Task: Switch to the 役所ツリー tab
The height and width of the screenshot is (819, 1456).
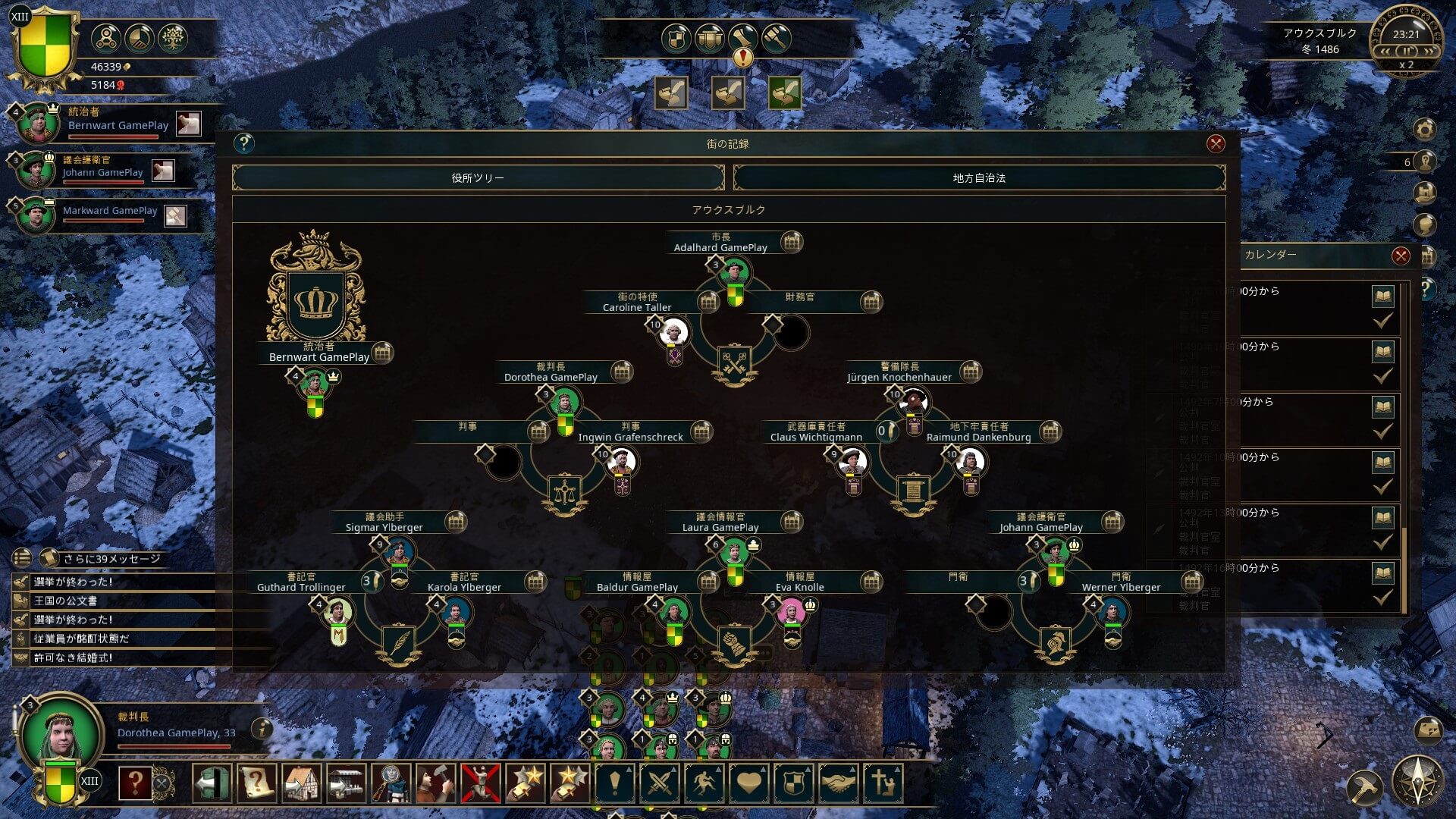Action: pyautogui.click(x=478, y=177)
